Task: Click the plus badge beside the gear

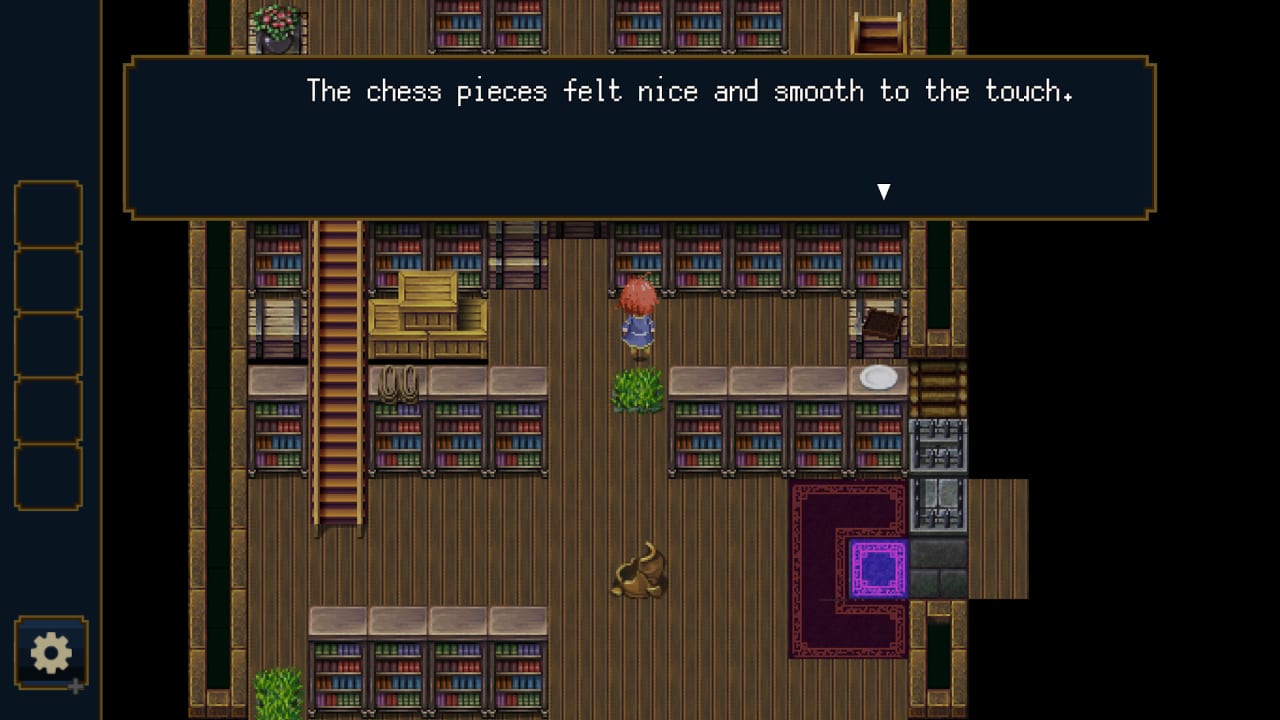Action: pos(76,688)
